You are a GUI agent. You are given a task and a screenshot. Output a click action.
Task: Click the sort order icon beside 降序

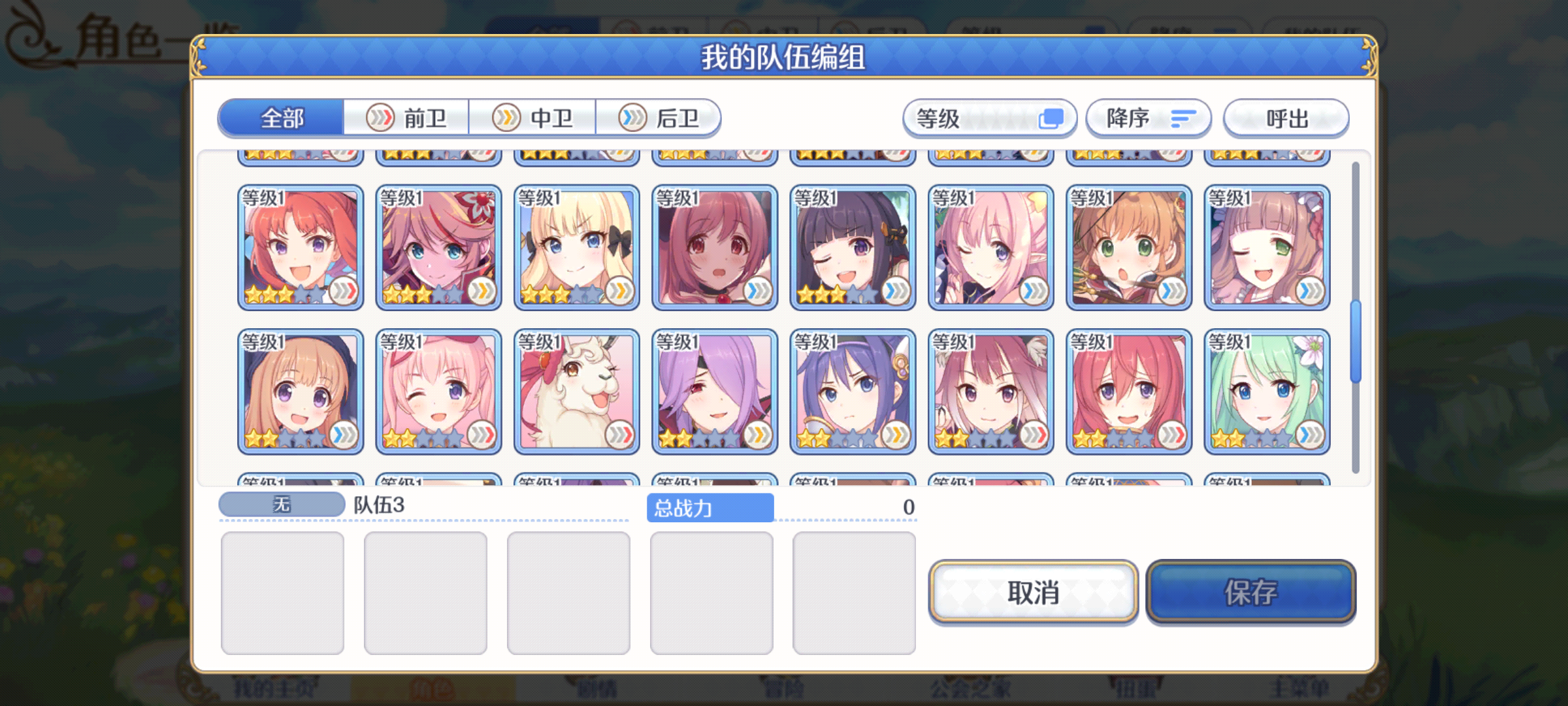[1184, 118]
